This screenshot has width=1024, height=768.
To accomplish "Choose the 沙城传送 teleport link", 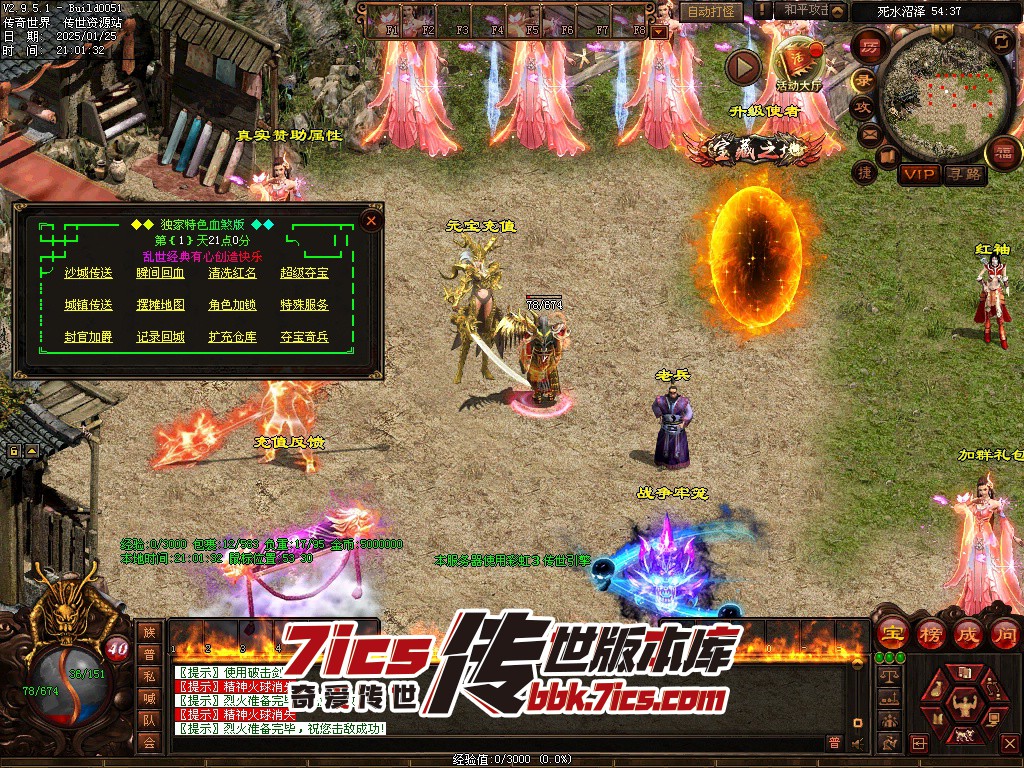I will (88, 273).
